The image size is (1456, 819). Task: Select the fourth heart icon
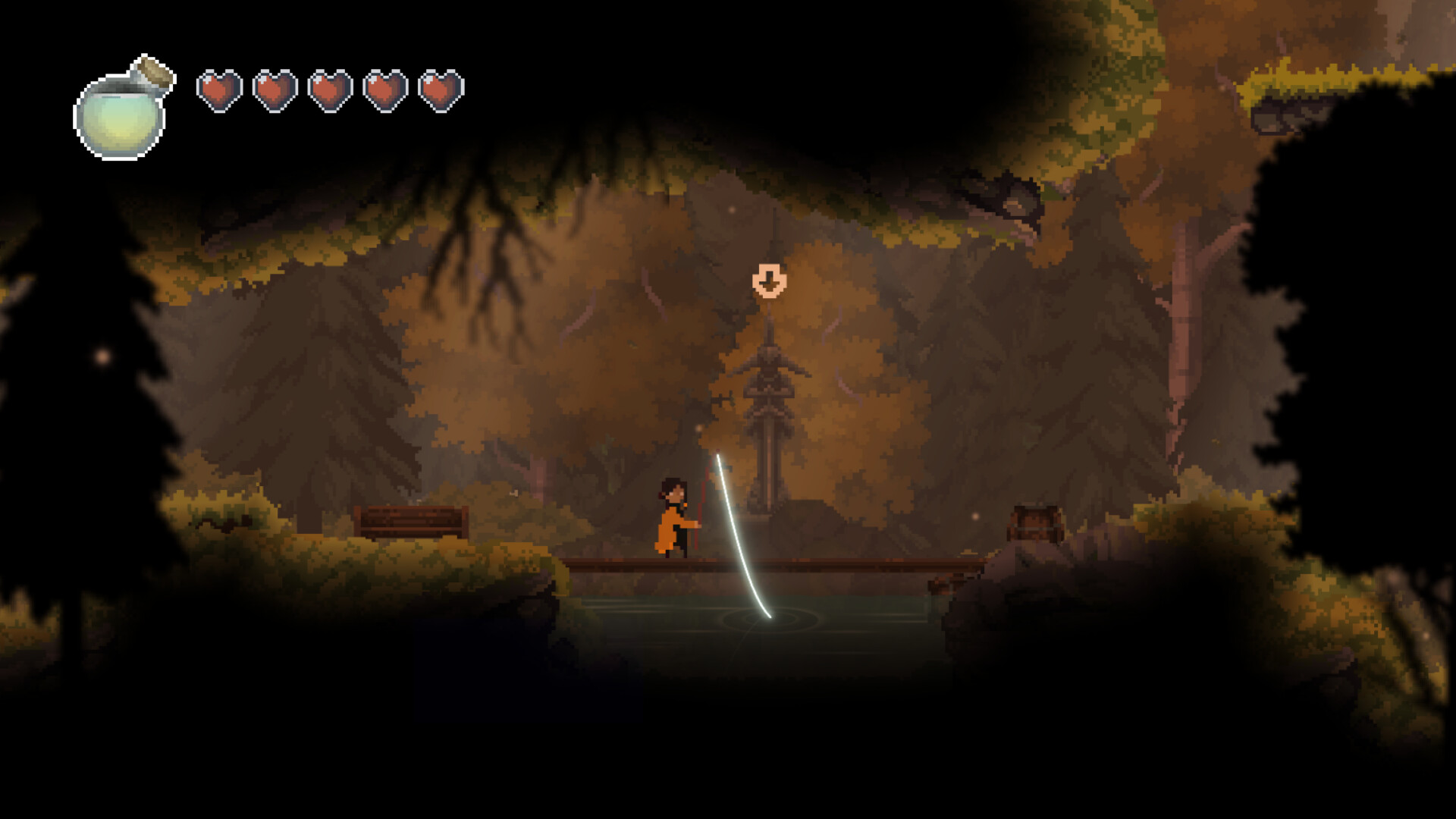[383, 89]
